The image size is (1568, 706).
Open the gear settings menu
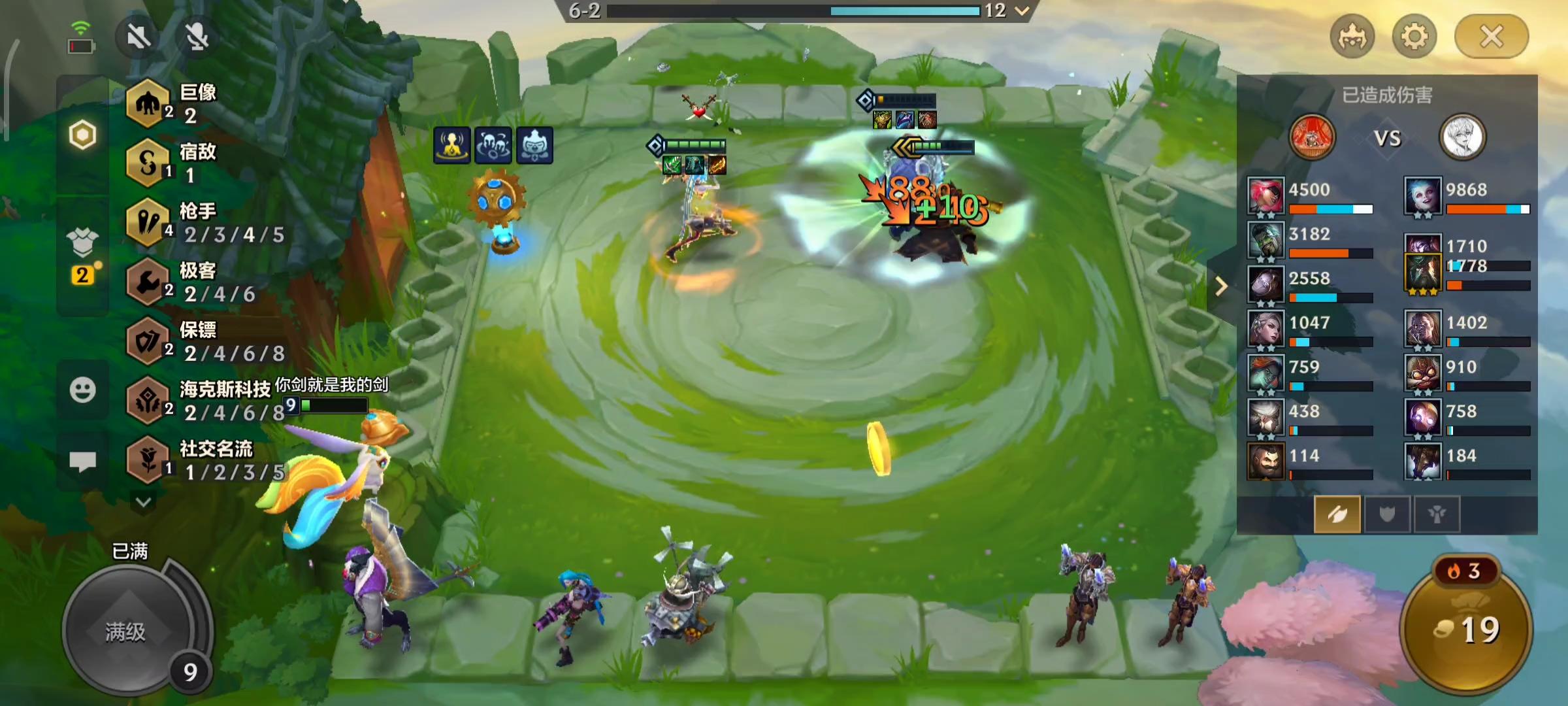point(1414,37)
